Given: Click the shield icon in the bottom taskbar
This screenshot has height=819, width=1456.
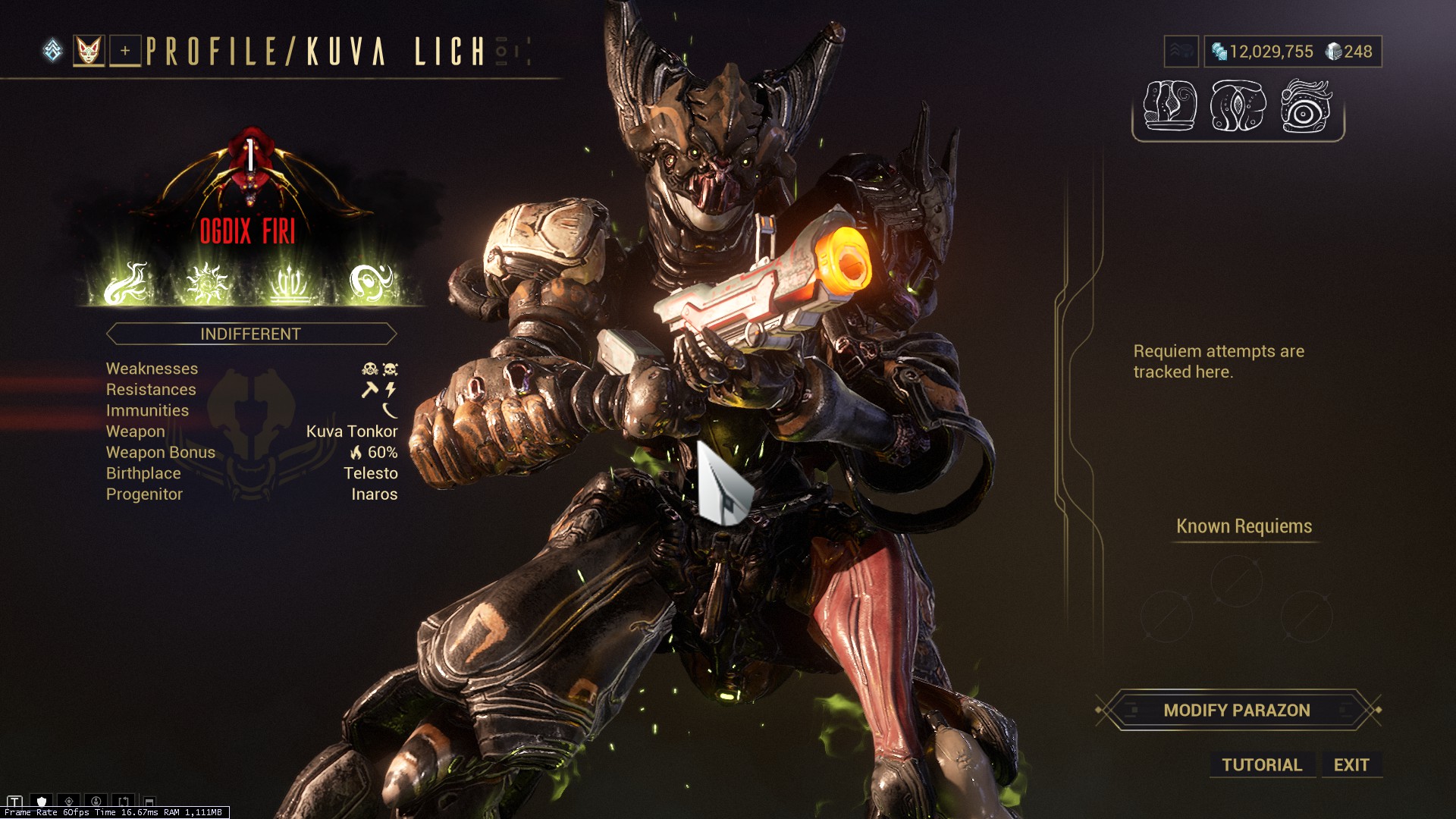Looking at the screenshot, I should click(x=42, y=801).
